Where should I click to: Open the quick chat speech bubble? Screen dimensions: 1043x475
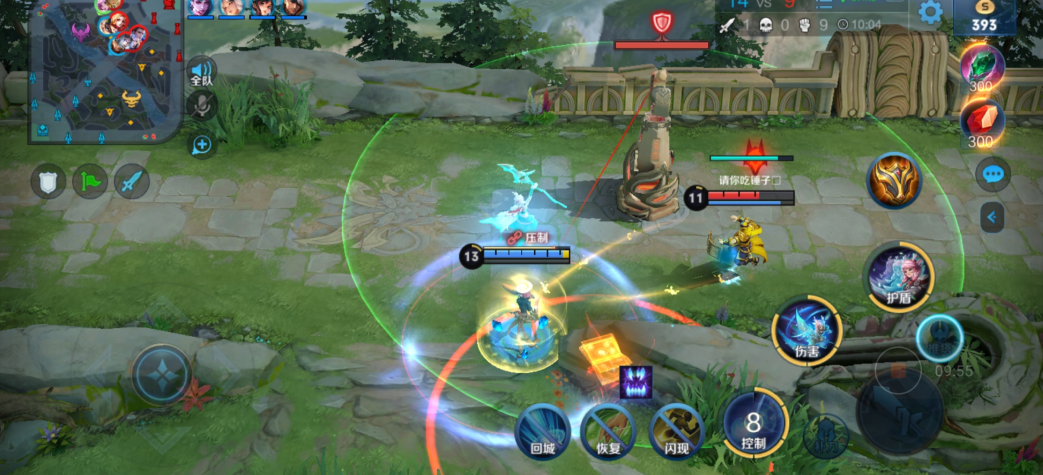click(992, 174)
